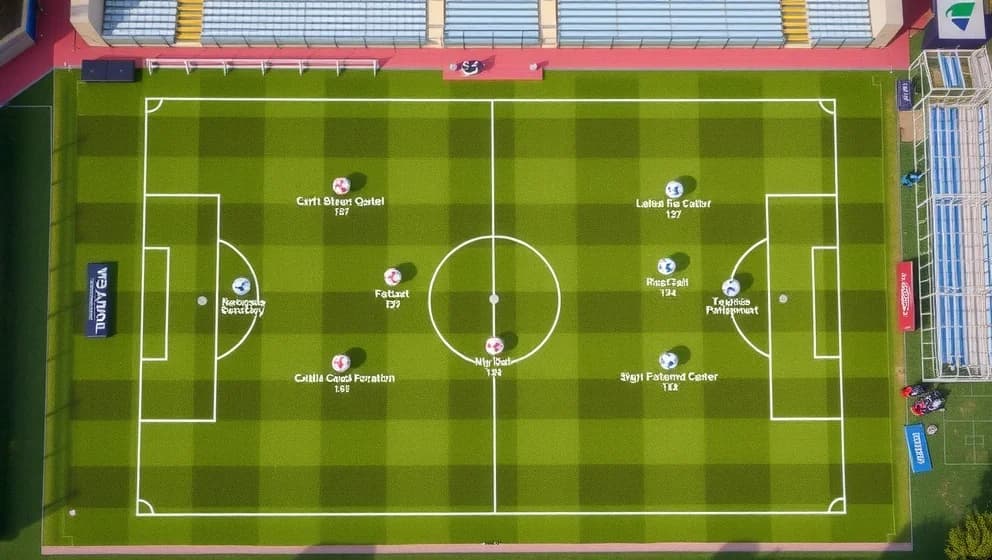Select the blue player token labeled 127
The image size is (992, 560).
point(674,189)
